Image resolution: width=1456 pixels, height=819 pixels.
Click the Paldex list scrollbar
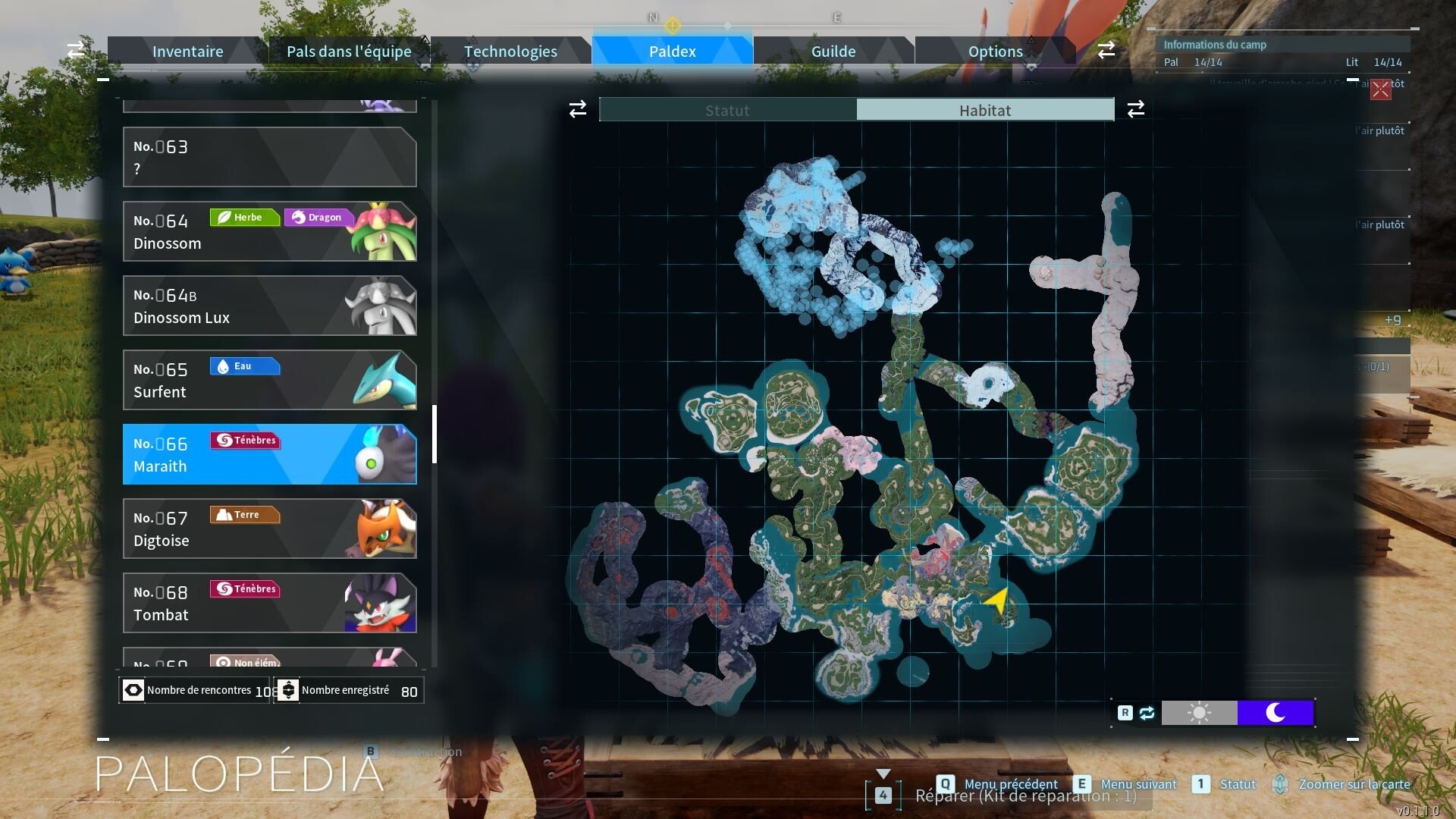click(435, 434)
